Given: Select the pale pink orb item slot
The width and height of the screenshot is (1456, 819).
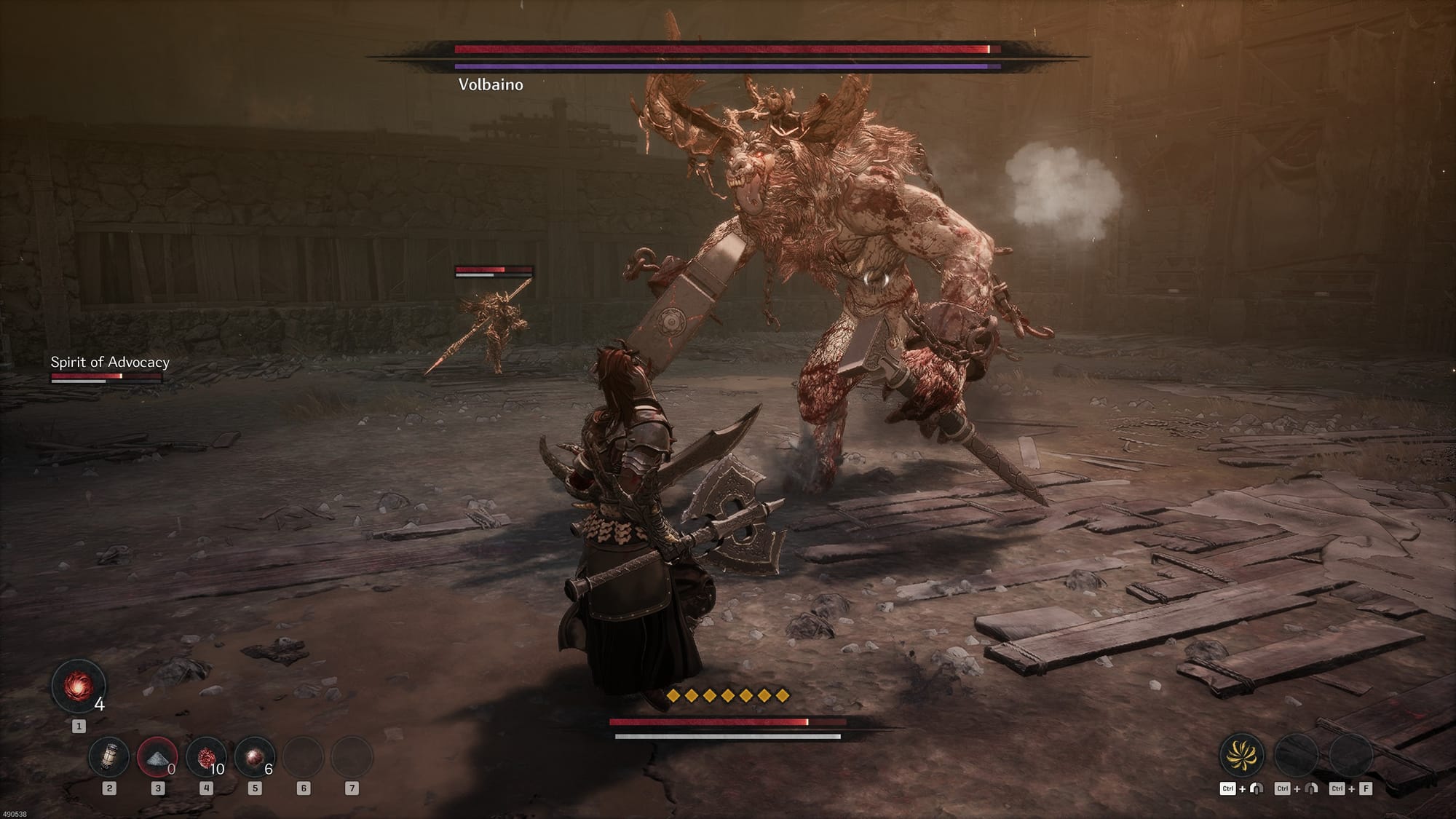Looking at the screenshot, I should pos(254,757).
